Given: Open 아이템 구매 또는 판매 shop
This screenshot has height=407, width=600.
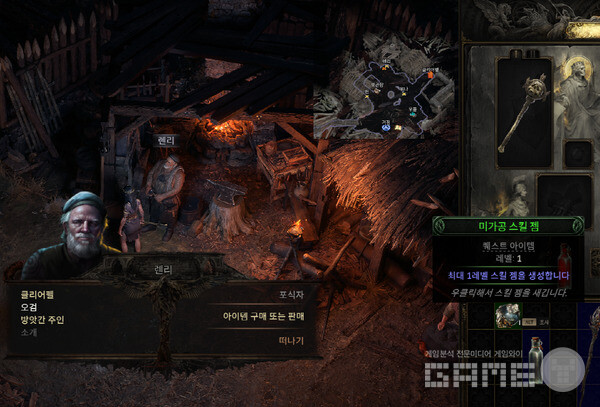Looking at the screenshot, I should click(x=263, y=316).
